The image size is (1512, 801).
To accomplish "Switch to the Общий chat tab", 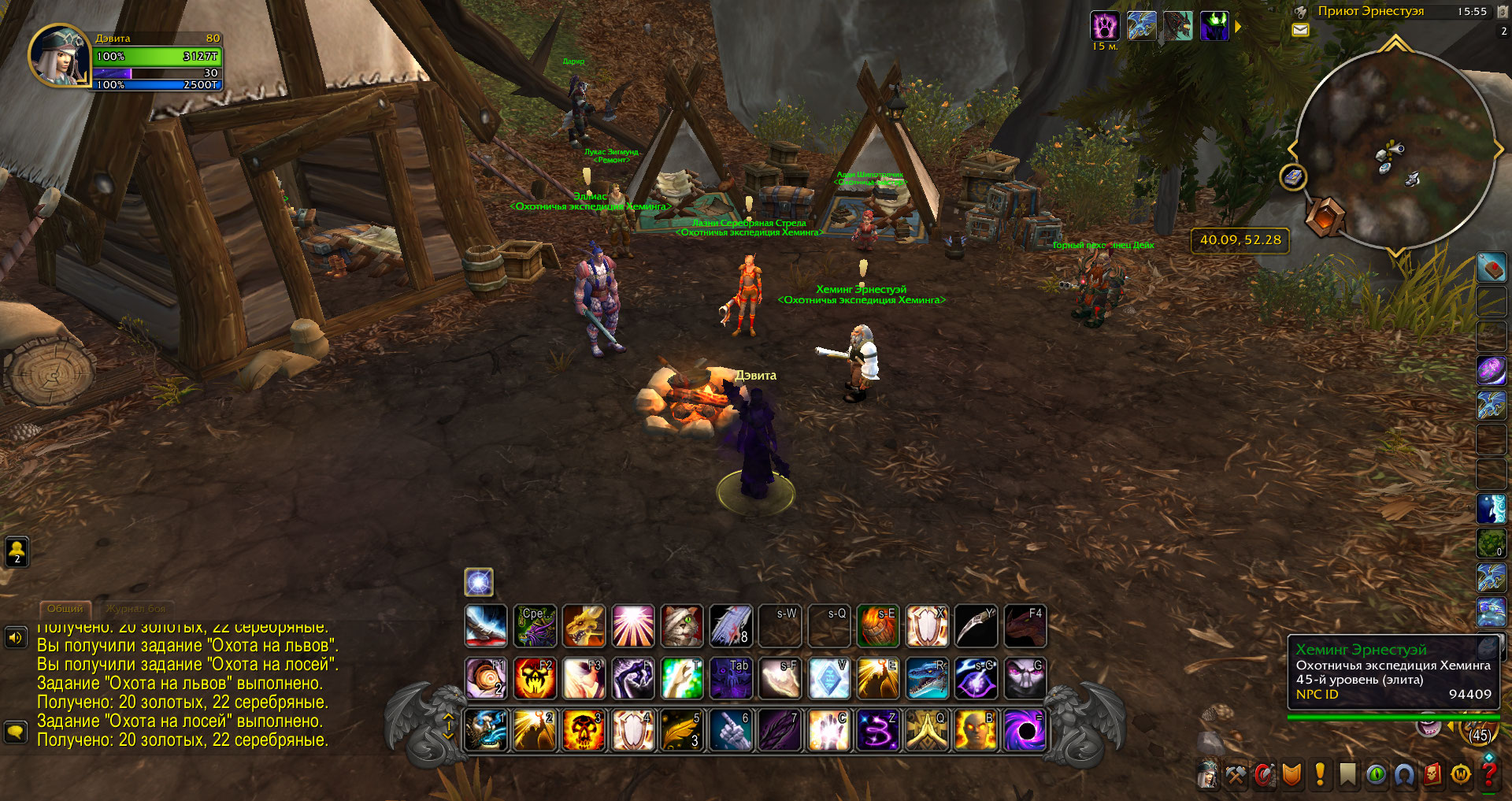I will pos(65,609).
